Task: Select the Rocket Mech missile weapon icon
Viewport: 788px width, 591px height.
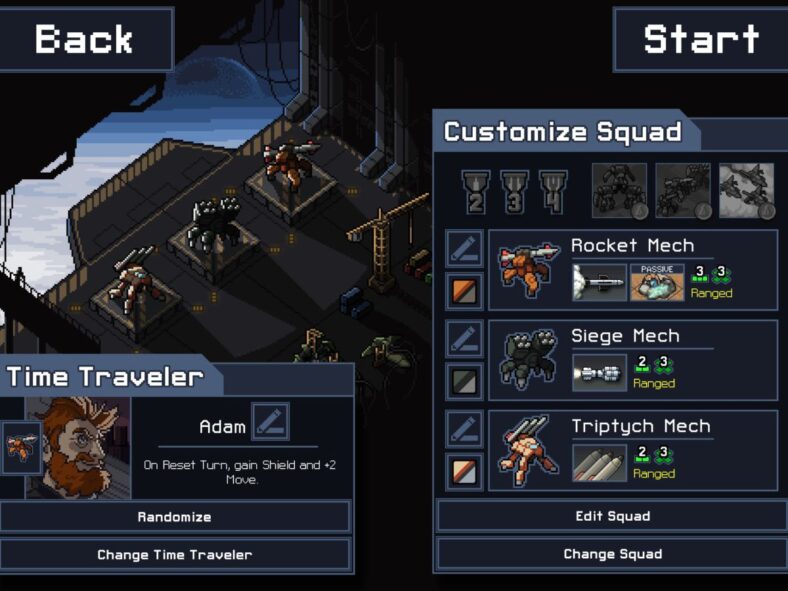Action: tap(599, 282)
